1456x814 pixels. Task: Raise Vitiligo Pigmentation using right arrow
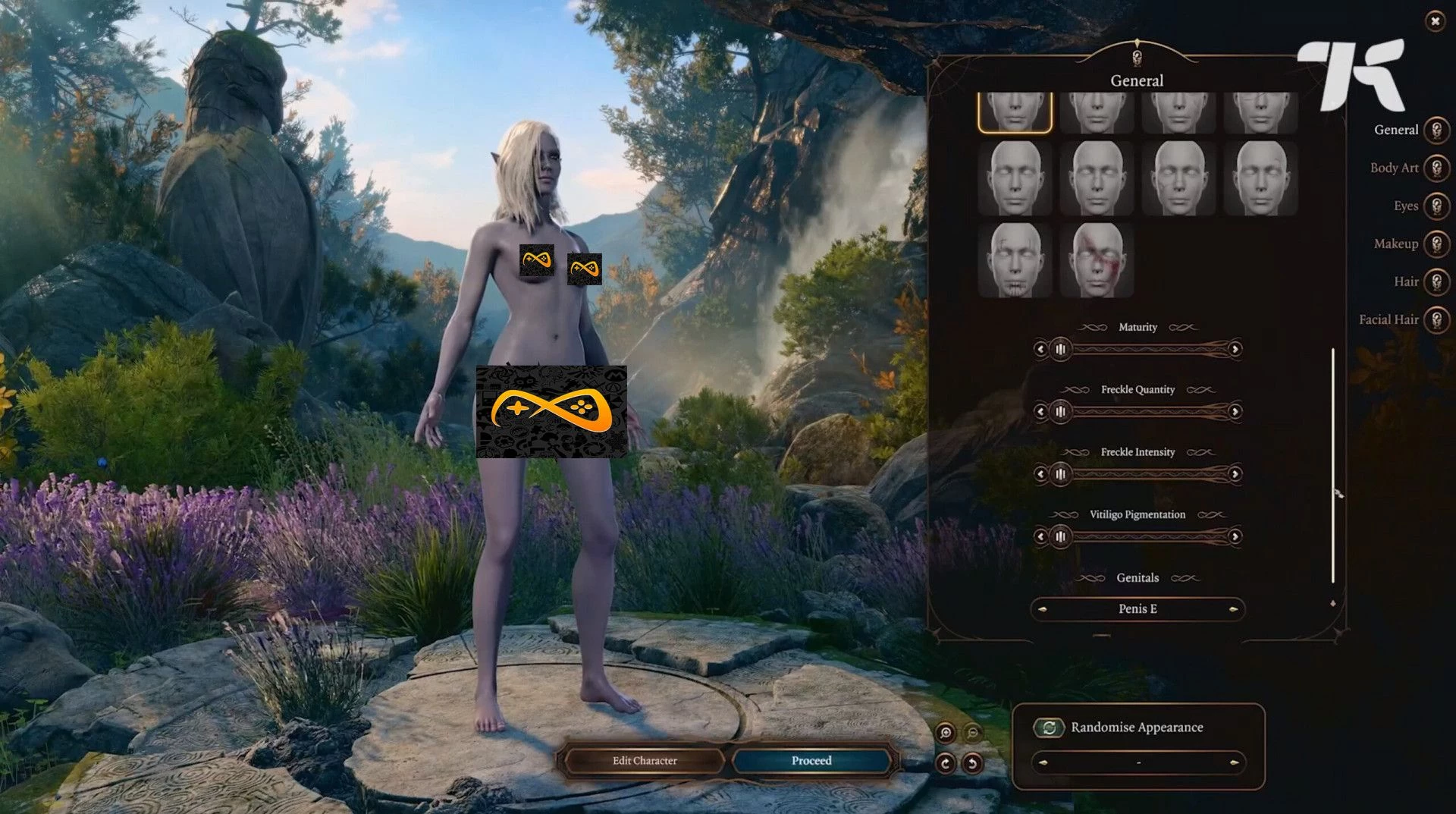pyautogui.click(x=1235, y=536)
